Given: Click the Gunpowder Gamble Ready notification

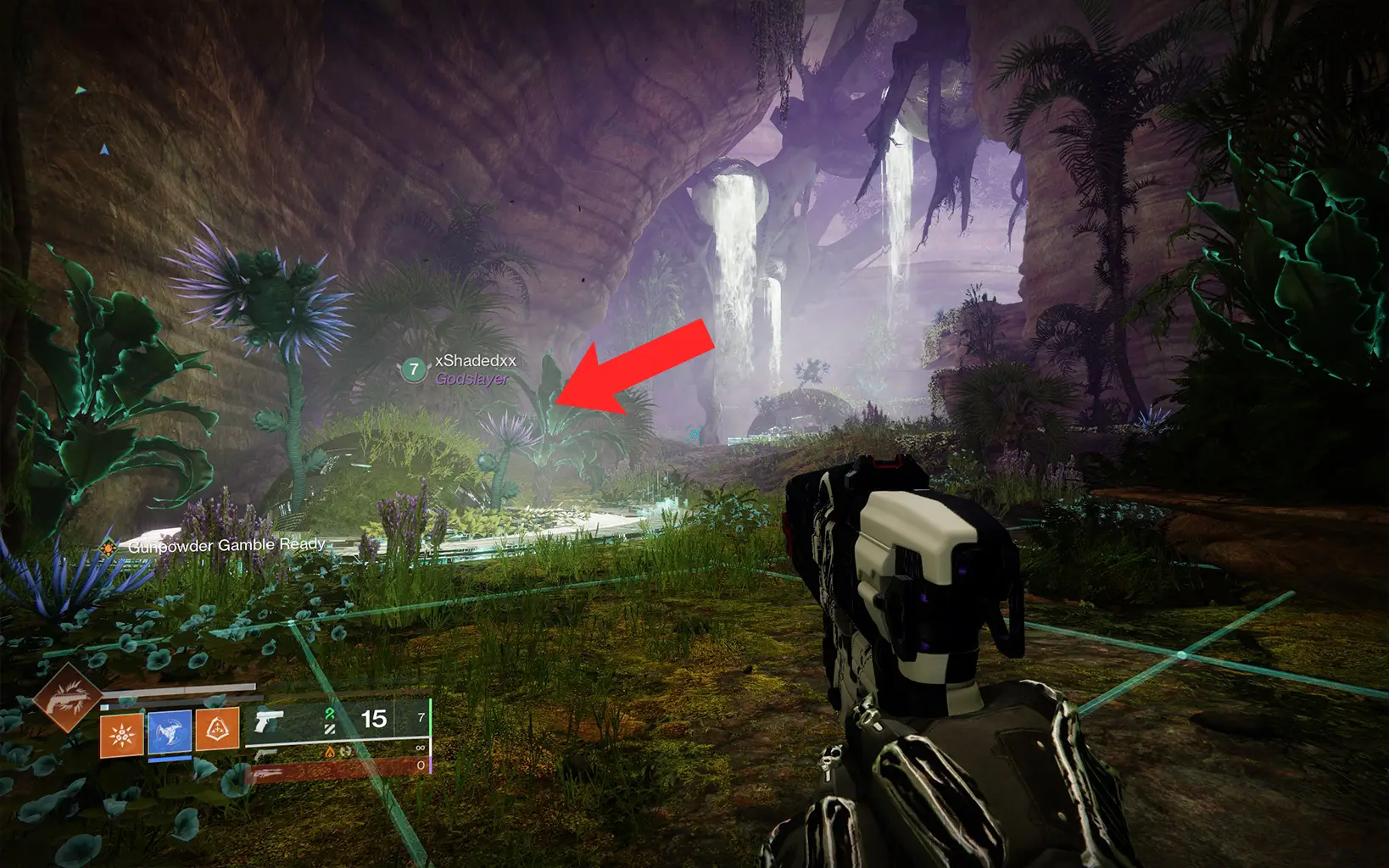Looking at the screenshot, I should pyautogui.click(x=226, y=545).
